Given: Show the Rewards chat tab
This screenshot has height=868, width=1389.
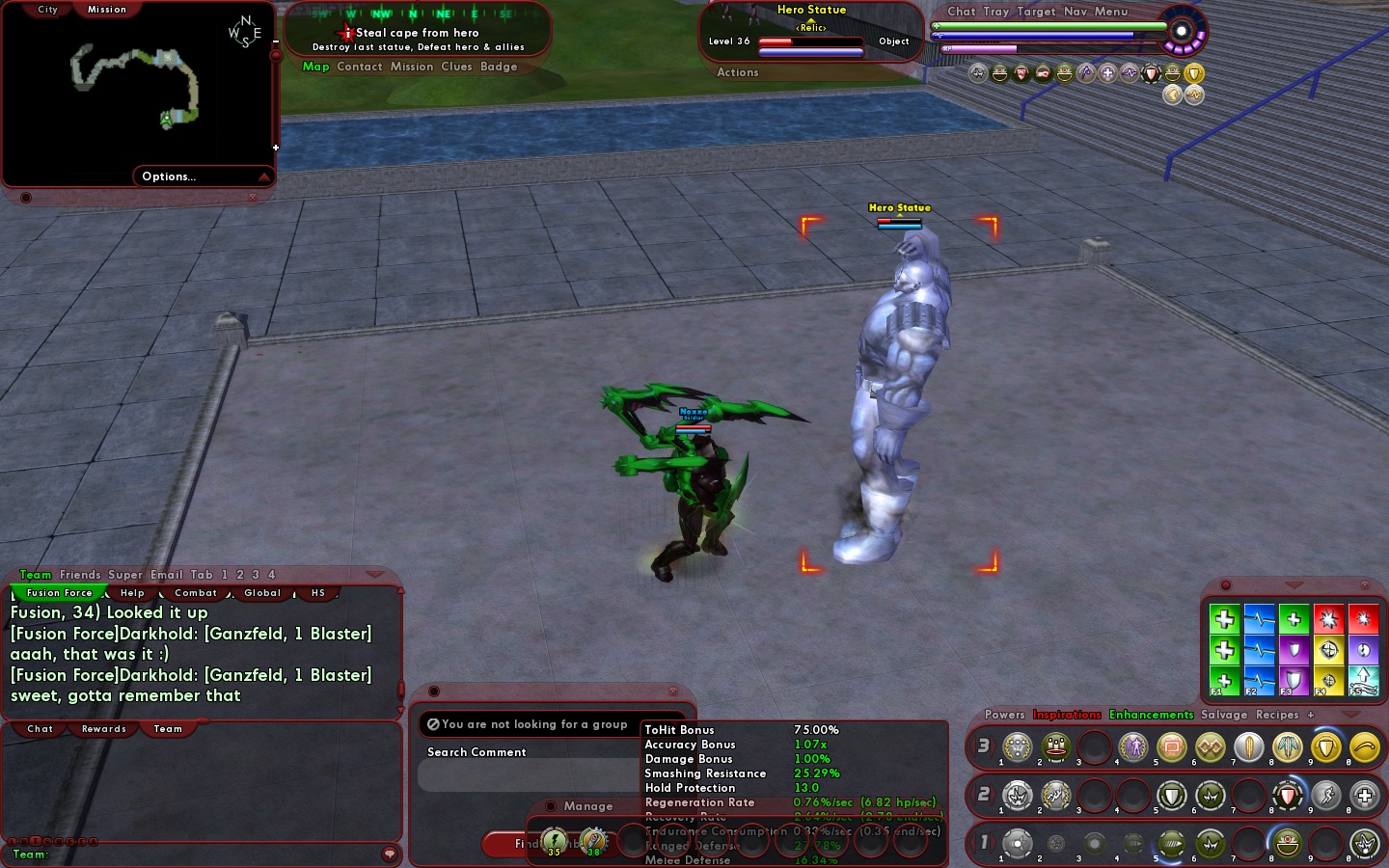Looking at the screenshot, I should pyautogui.click(x=104, y=729).
